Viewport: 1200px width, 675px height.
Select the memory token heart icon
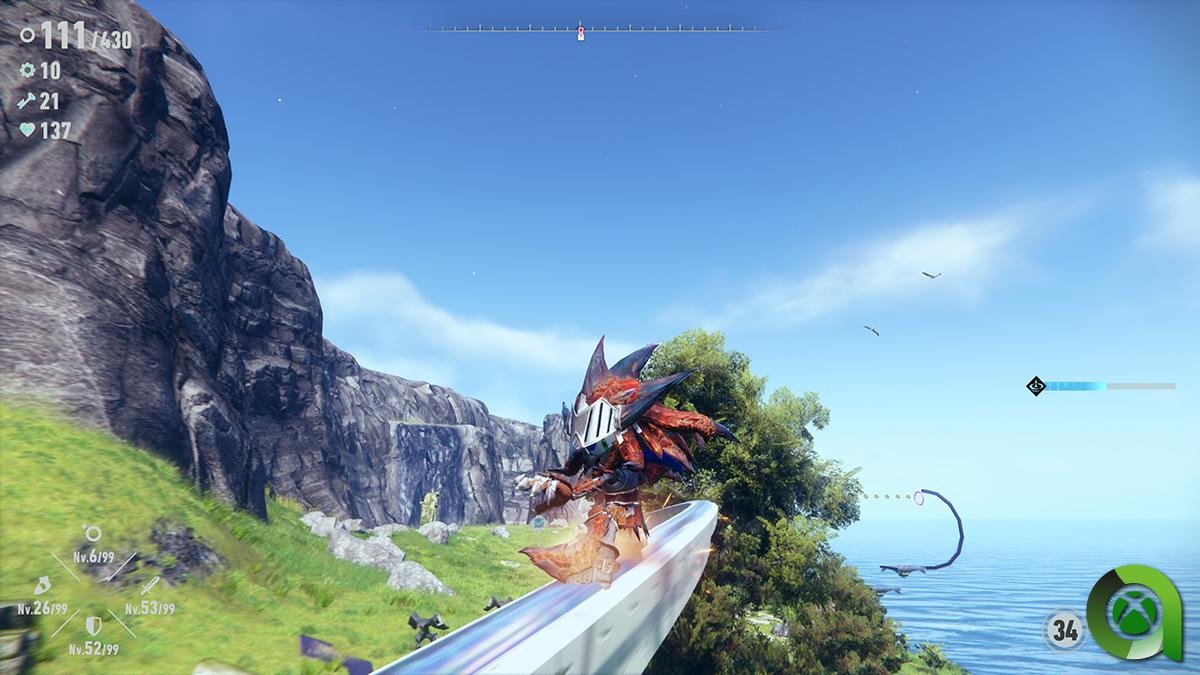pos(27,130)
